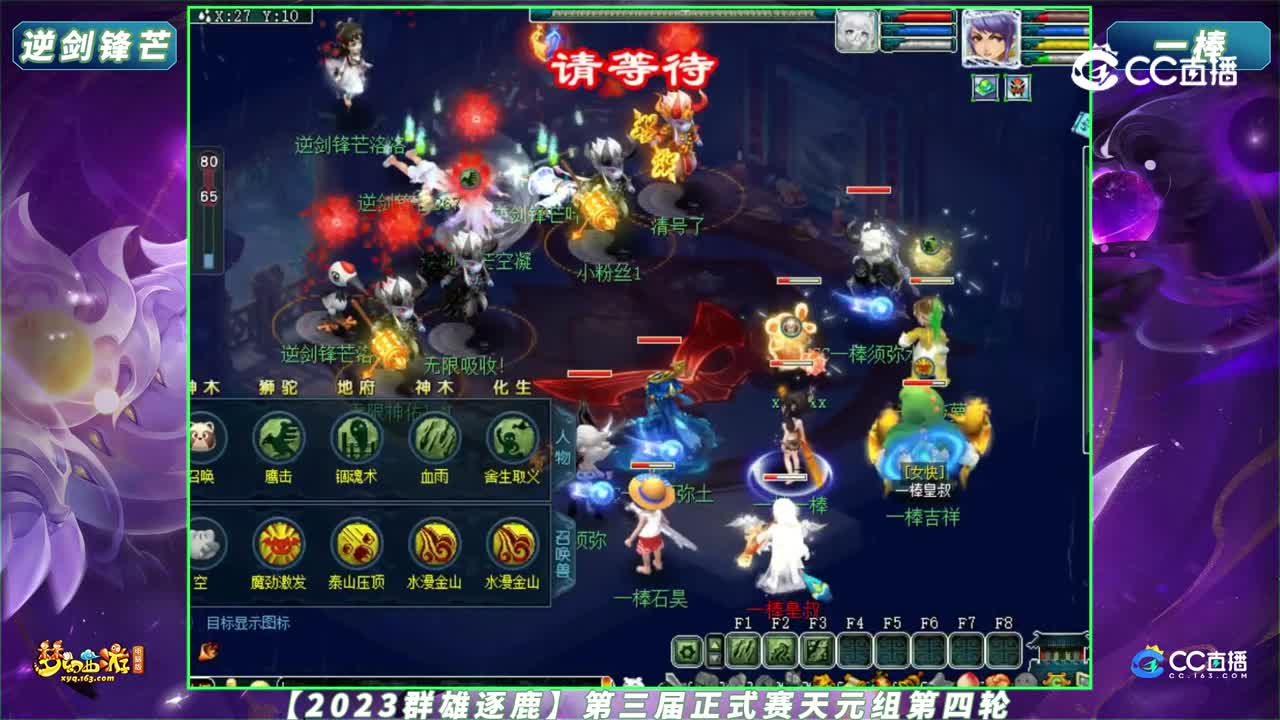
Task: Click the up arrow beside the hotkey bar
Action: pyautogui.click(x=716, y=644)
